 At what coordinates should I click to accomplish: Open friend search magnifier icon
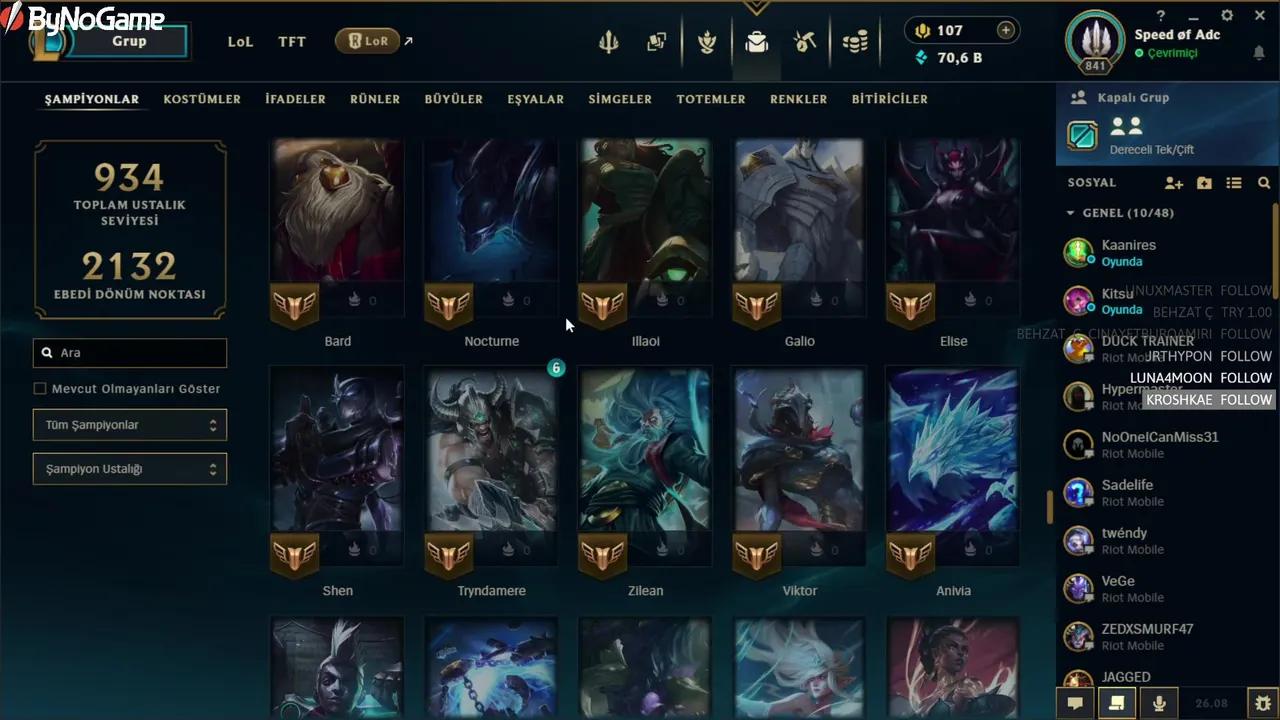[1264, 183]
